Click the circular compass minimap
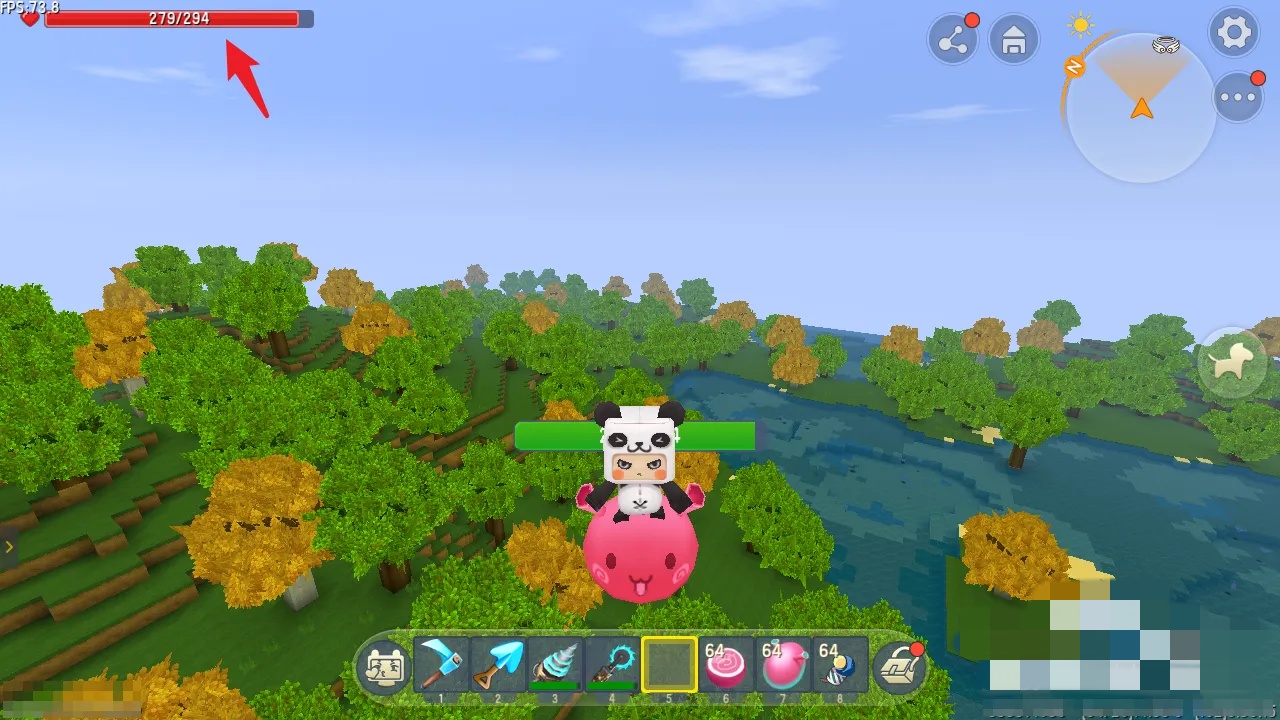Image resolution: width=1280 pixels, height=720 pixels. pos(1141,108)
